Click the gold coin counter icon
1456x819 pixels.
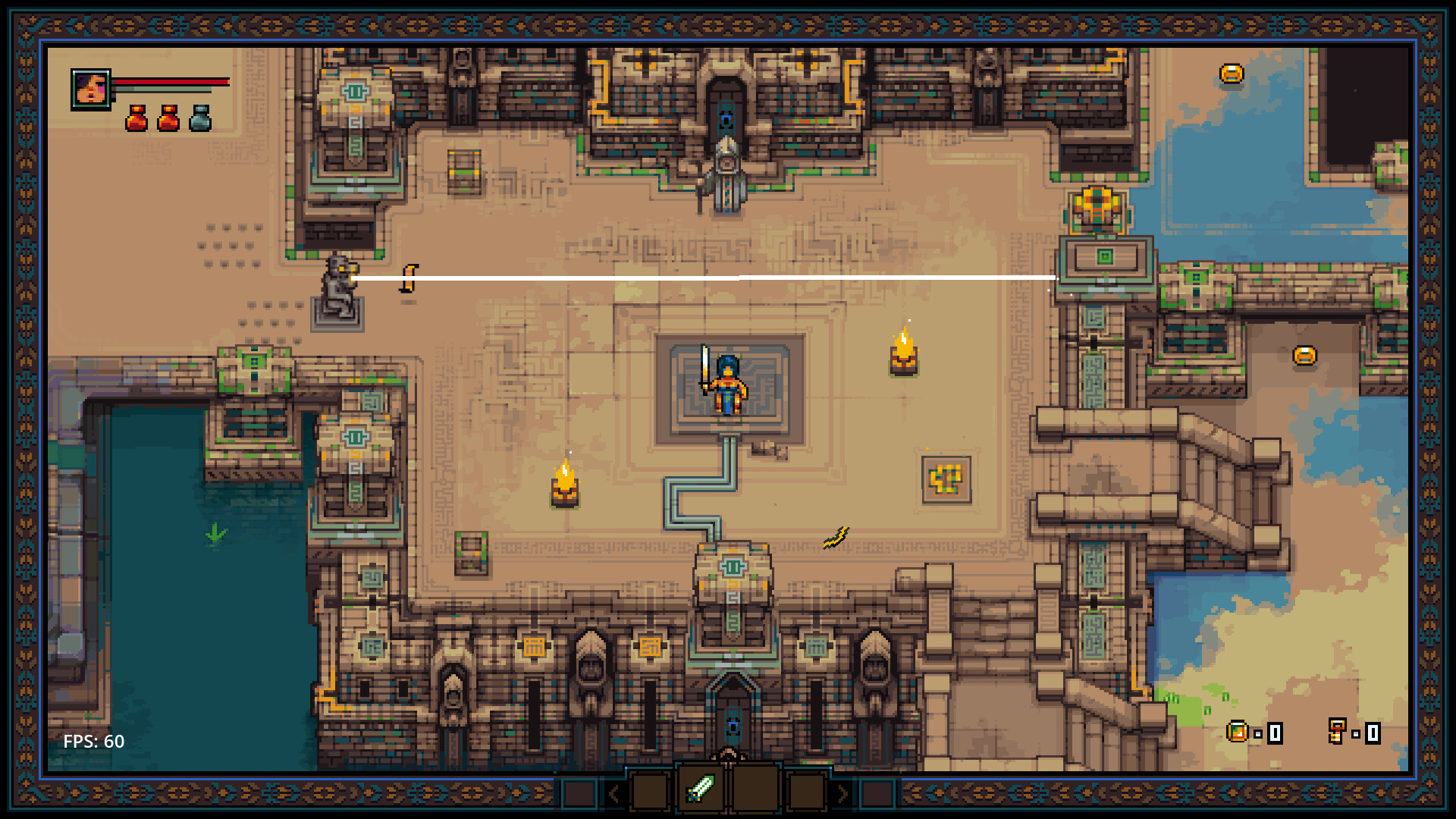1238,732
